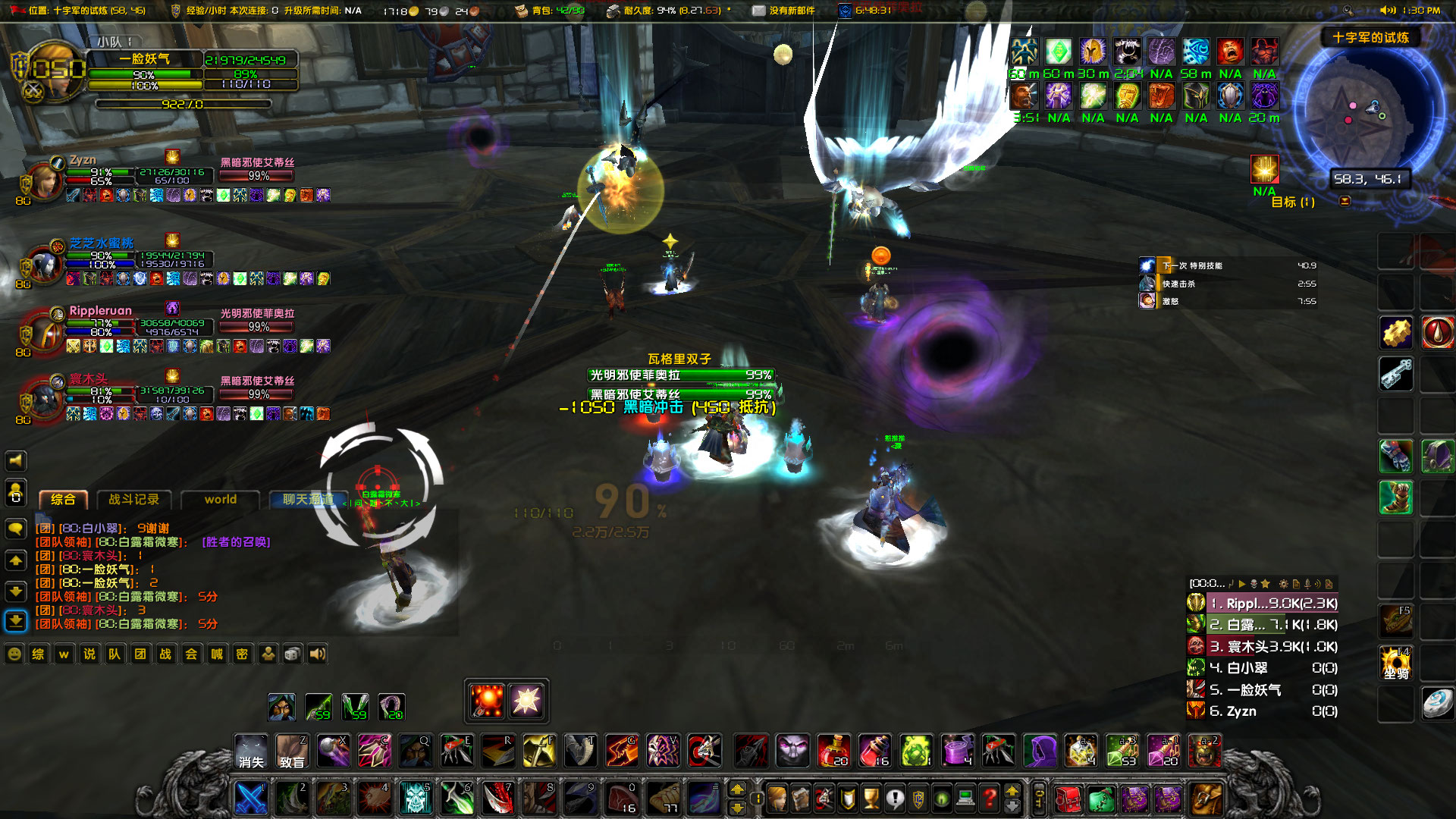Toggle the chat bubble icon beside chat window
Viewport: 1456px width, 819px height.
(15, 529)
